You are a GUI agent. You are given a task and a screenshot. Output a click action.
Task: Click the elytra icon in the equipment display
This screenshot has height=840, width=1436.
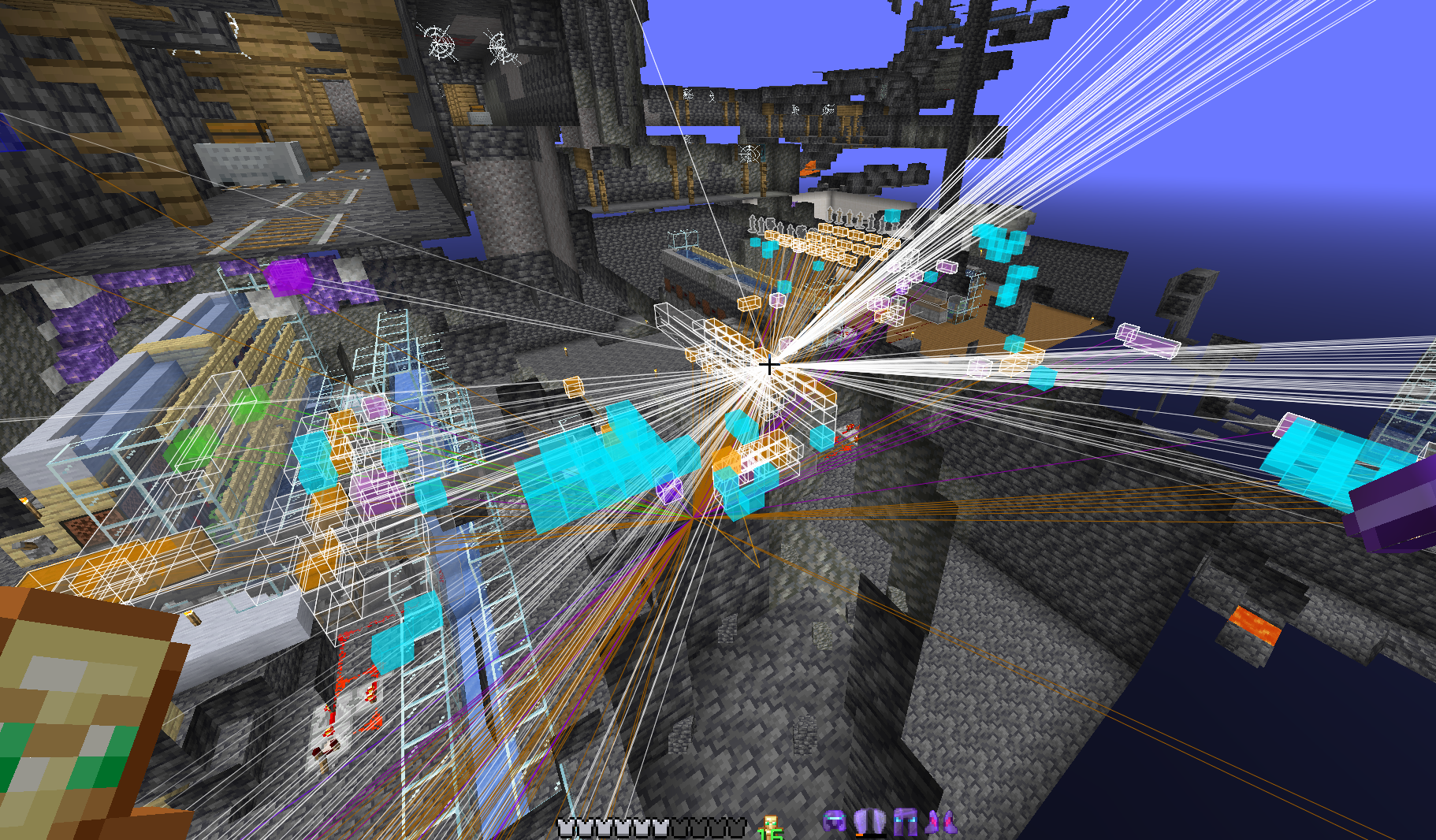871,822
